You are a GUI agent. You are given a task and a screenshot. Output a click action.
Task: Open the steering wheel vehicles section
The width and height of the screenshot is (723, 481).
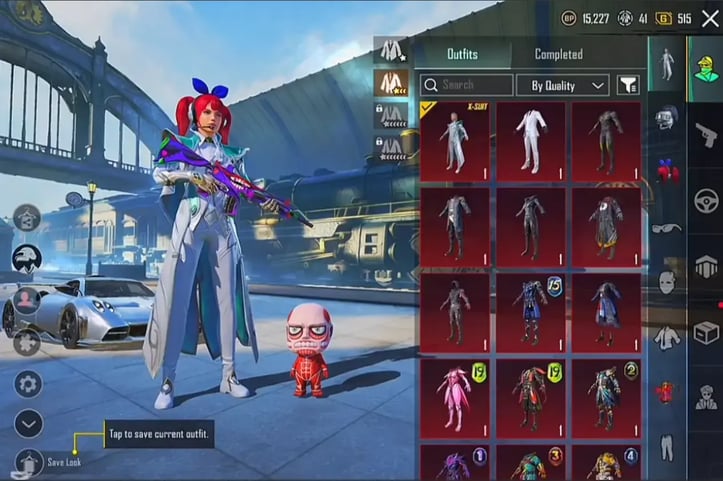pos(707,200)
